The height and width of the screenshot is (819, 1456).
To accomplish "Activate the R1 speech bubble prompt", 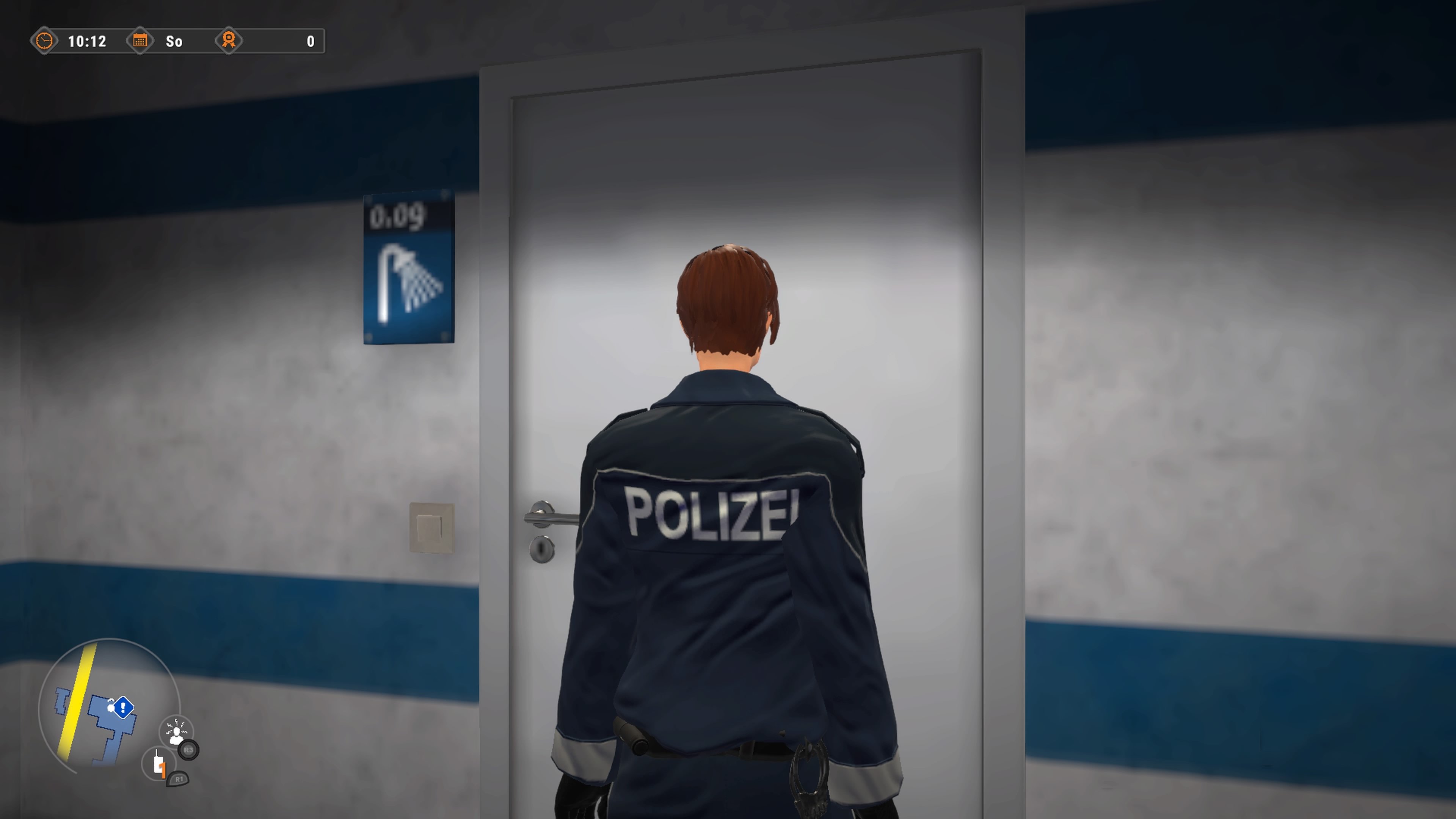I will (179, 779).
